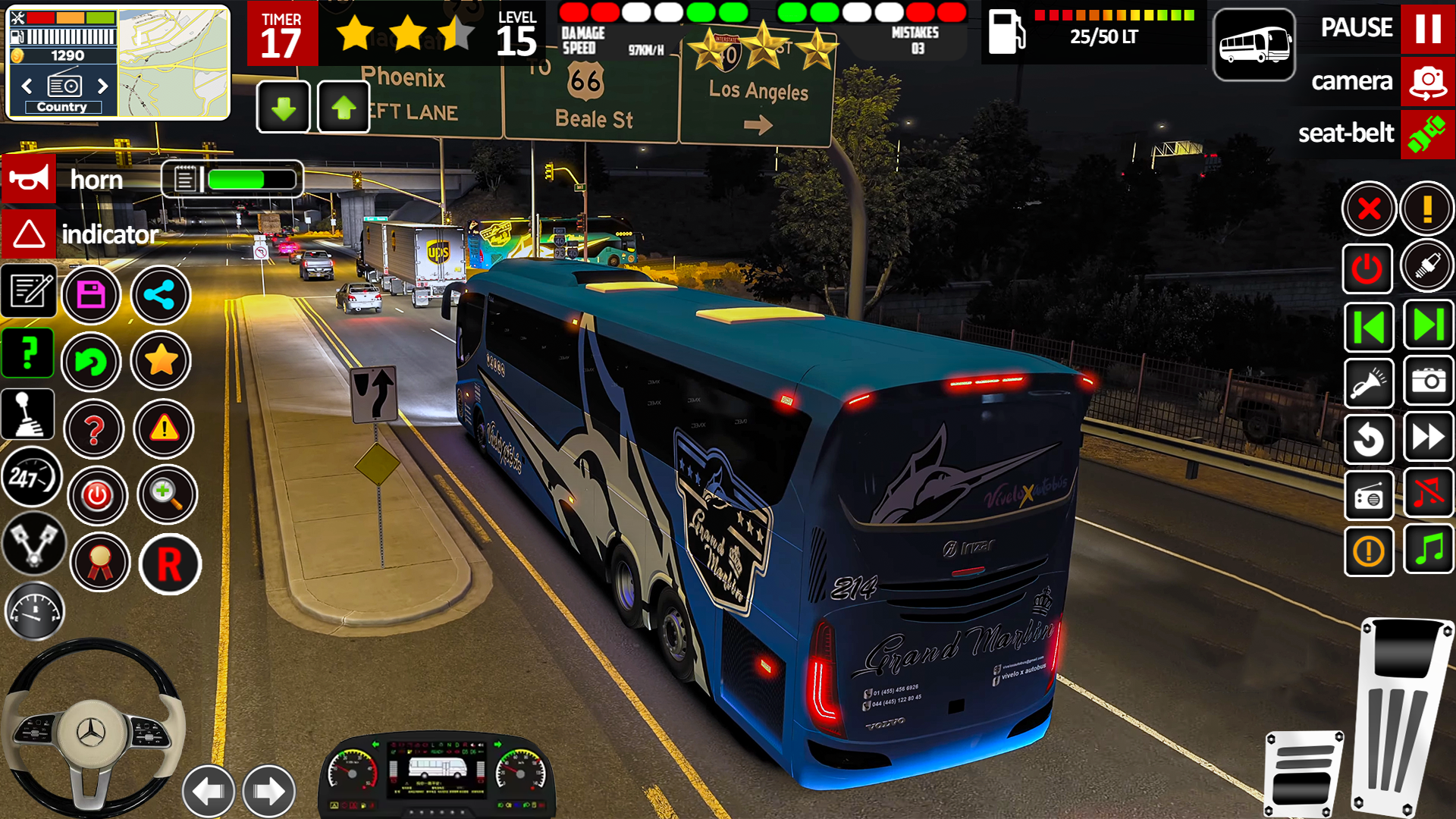The height and width of the screenshot is (819, 1456).
Task: Sound the horn button
Action: click(x=29, y=179)
